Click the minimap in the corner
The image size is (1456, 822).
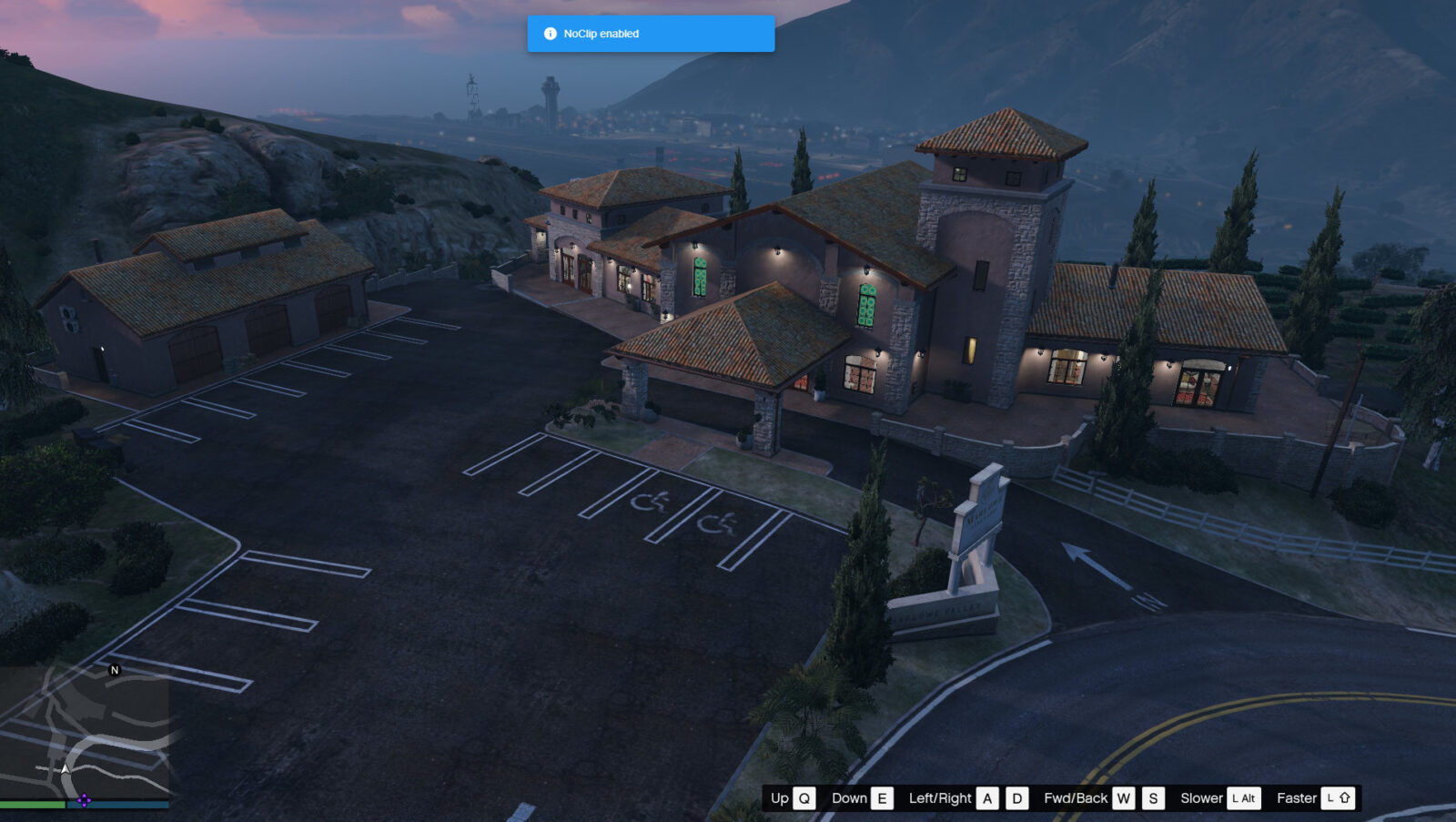(84, 731)
